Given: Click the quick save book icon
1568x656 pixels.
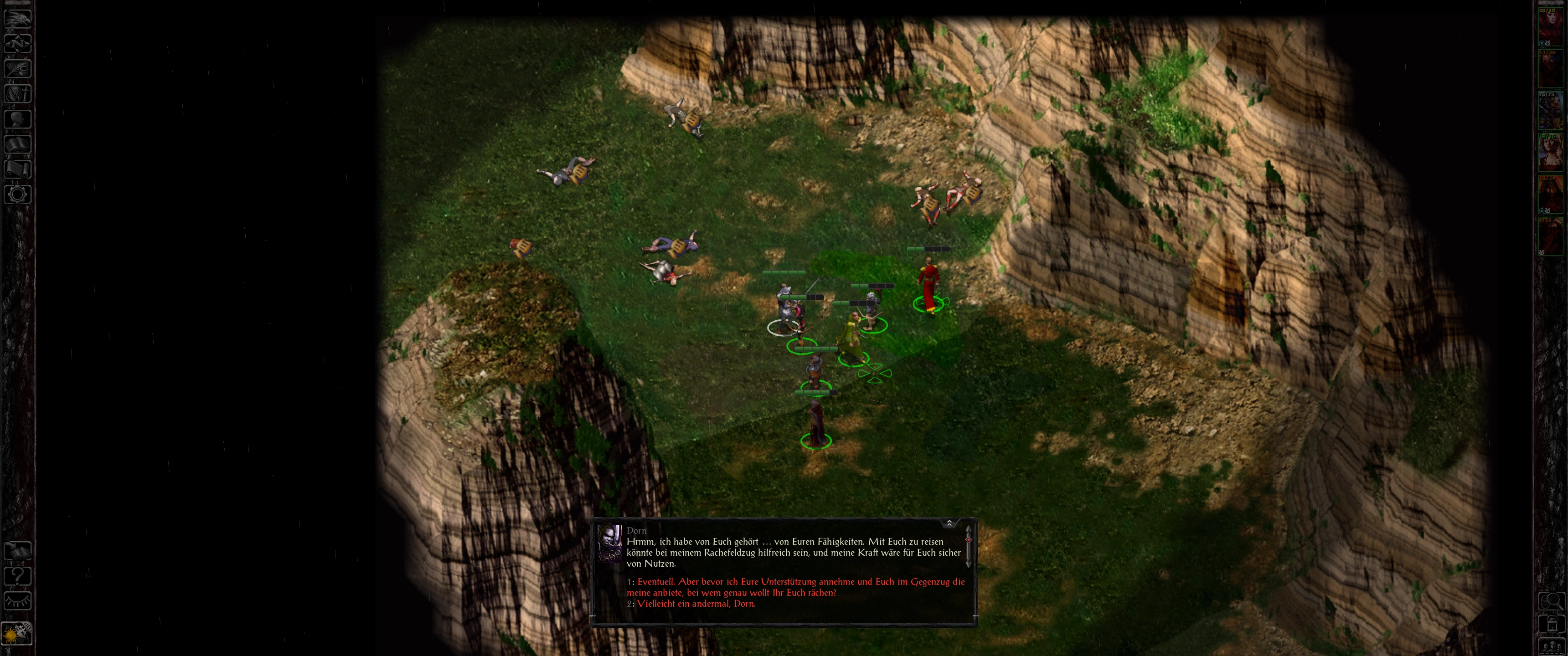Looking at the screenshot, I should (17, 551).
